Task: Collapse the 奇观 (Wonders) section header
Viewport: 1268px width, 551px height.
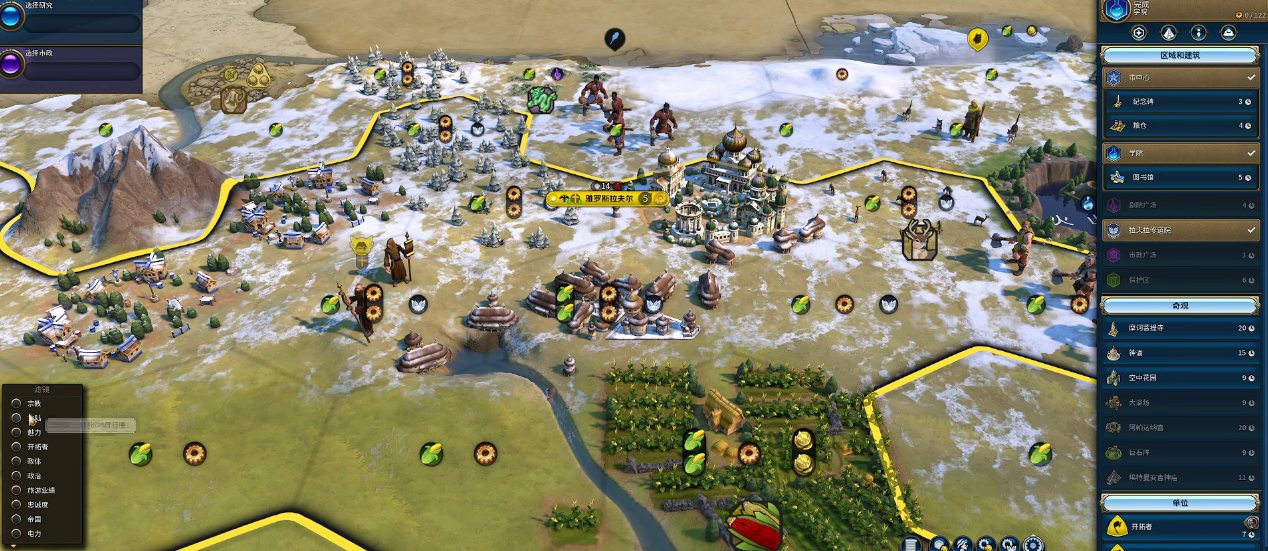Action: [1180, 304]
